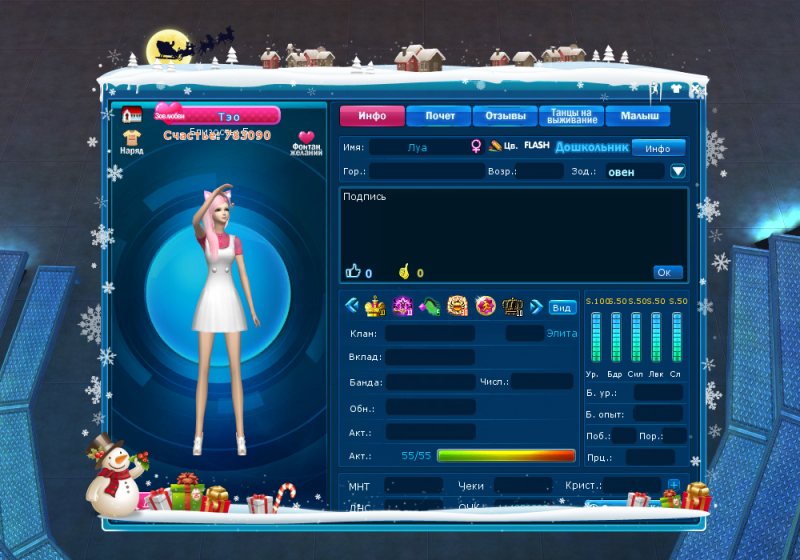Open the house icon above Наряд

coord(133,113)
